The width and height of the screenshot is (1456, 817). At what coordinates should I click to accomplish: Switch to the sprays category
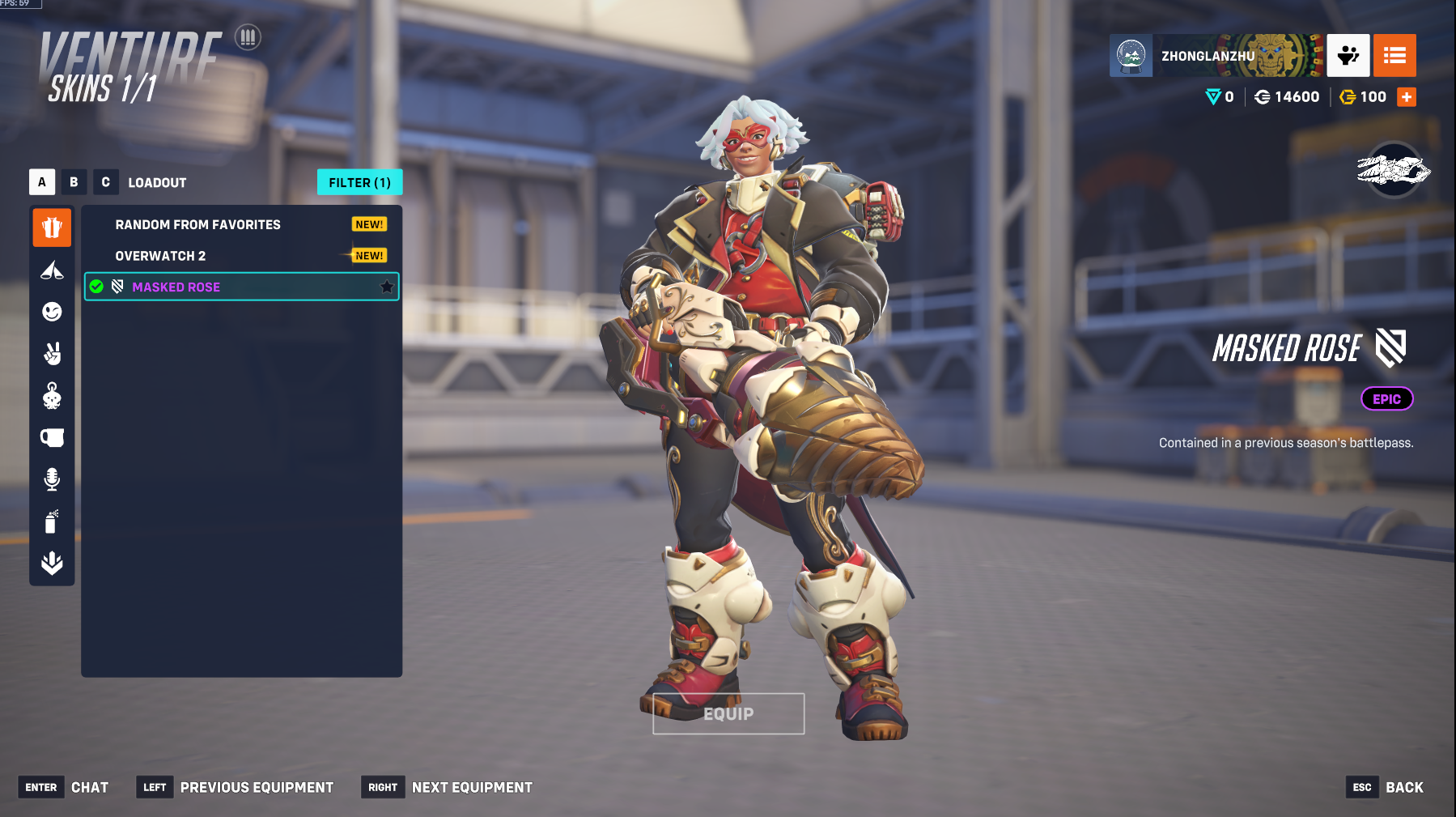(x=52, y=521)
